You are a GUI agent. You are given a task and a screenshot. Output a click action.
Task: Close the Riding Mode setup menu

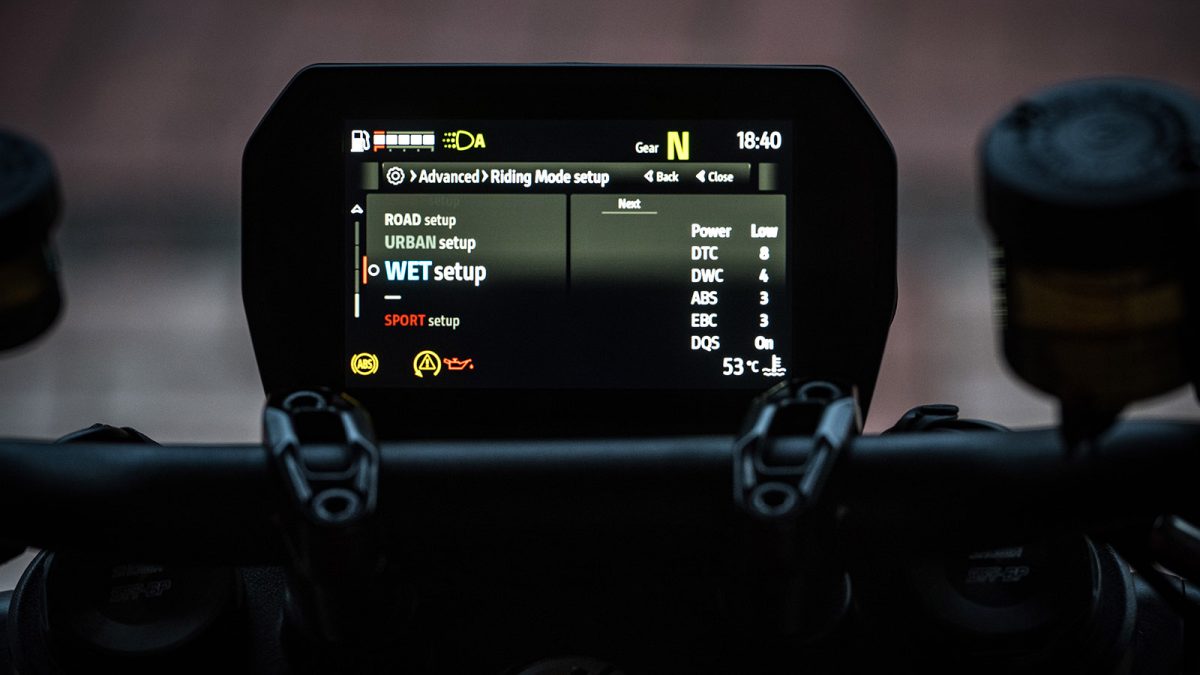point(715,177)
